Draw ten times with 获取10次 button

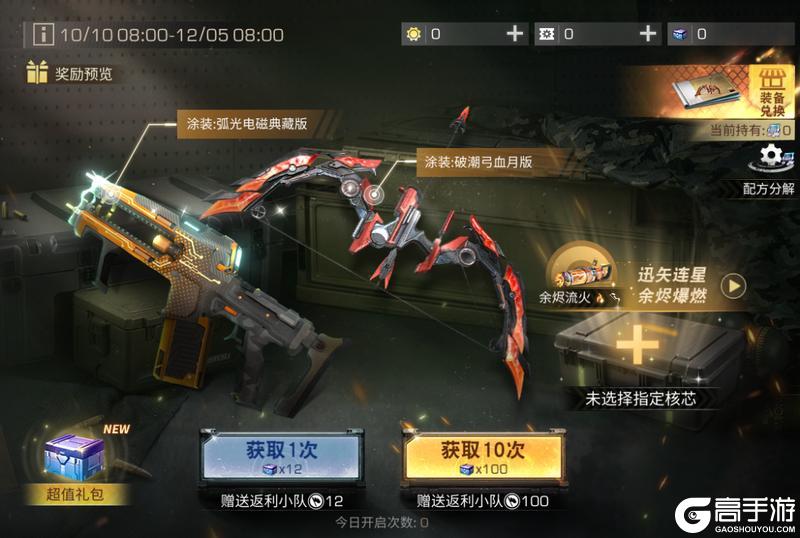point(480,456)
